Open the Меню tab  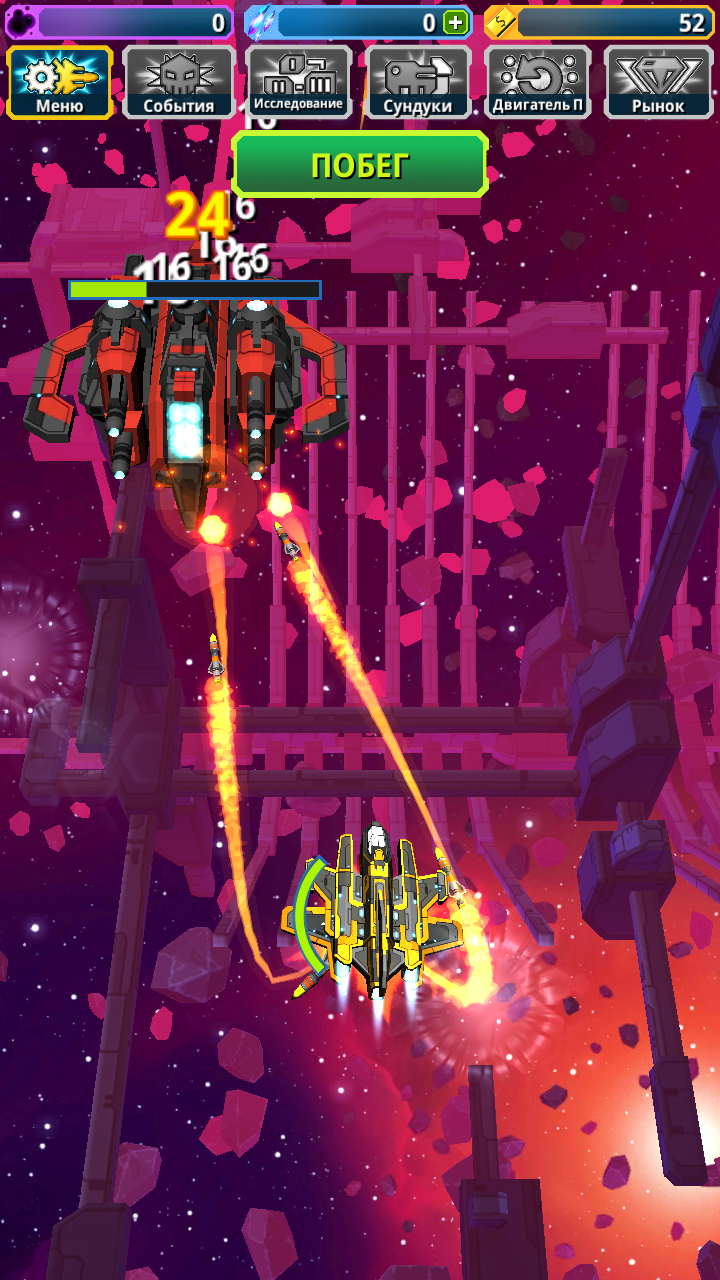pos(60,82)
